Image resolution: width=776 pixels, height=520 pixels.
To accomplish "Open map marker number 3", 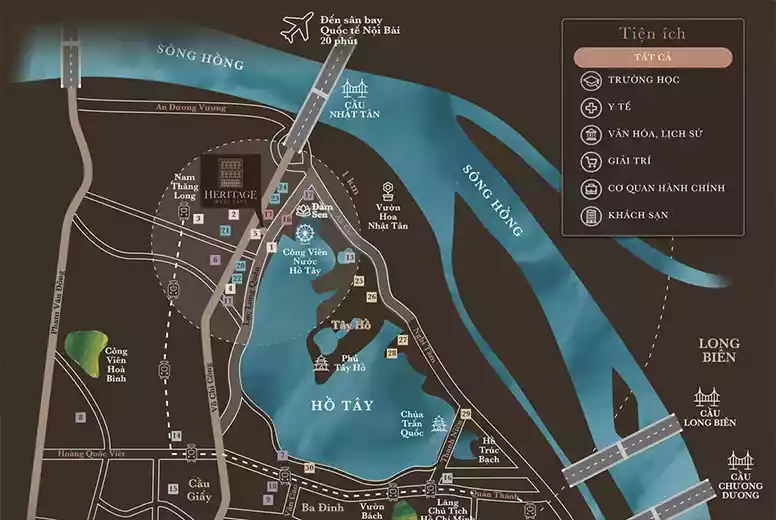I will click(x=199, y=219).
